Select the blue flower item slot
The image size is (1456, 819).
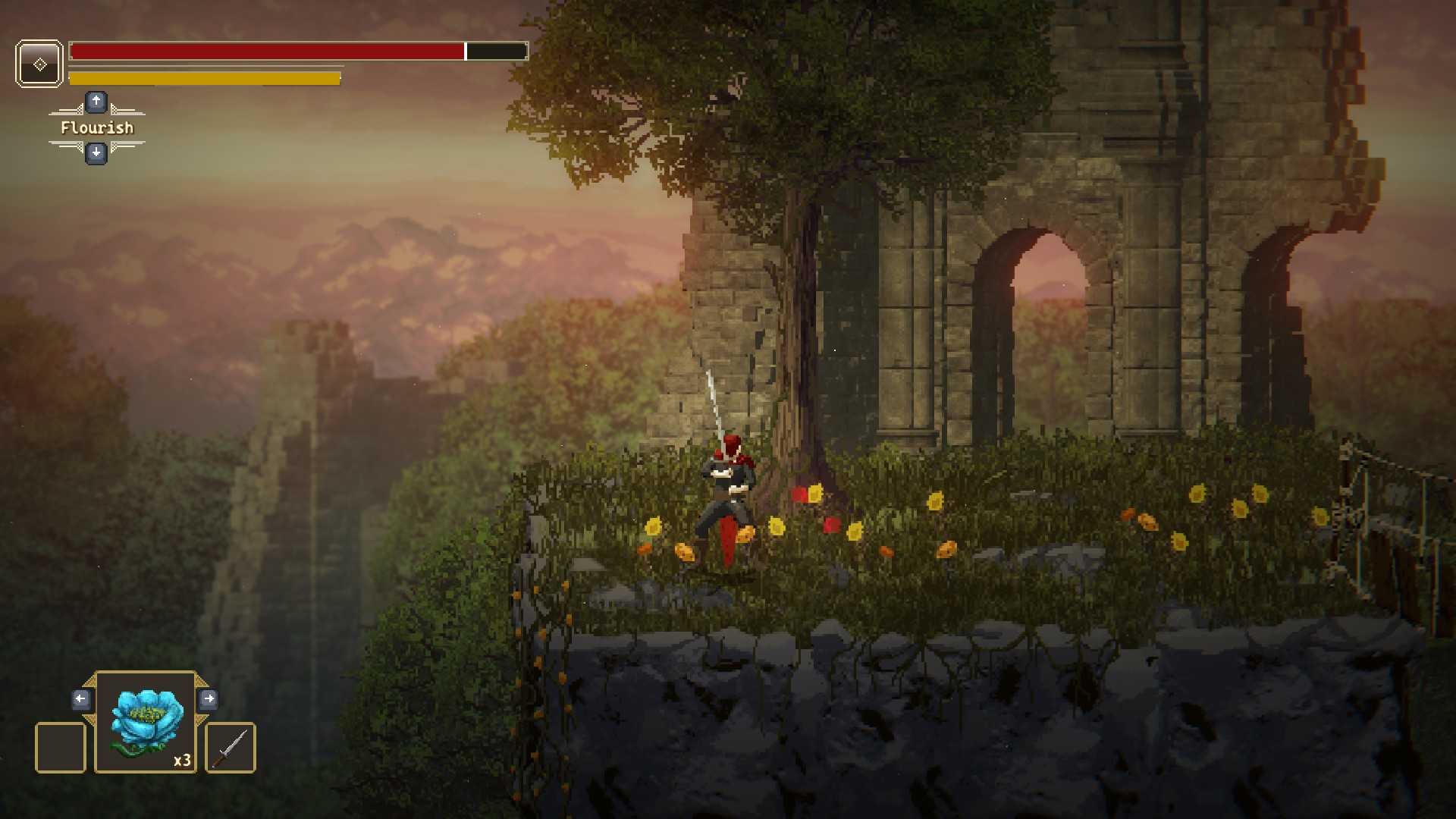tap(146, 723)
